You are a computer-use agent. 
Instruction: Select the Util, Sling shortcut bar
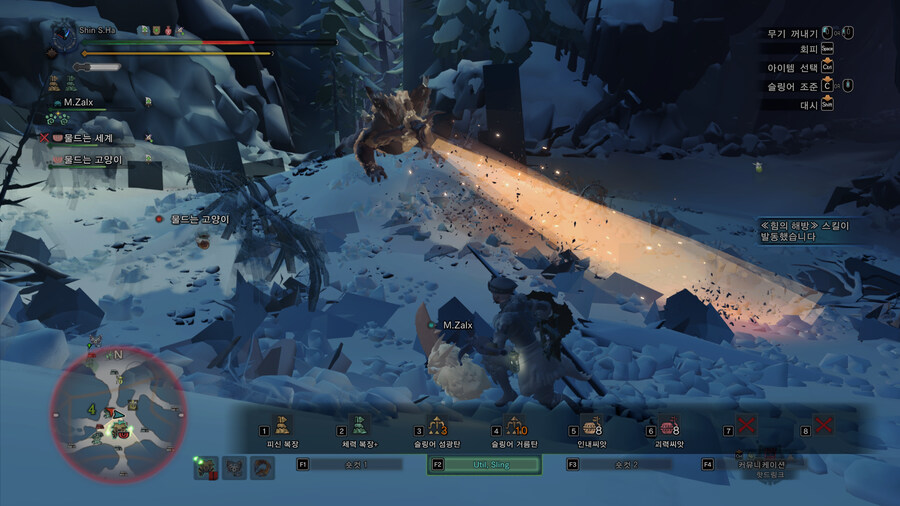point(486,464)
